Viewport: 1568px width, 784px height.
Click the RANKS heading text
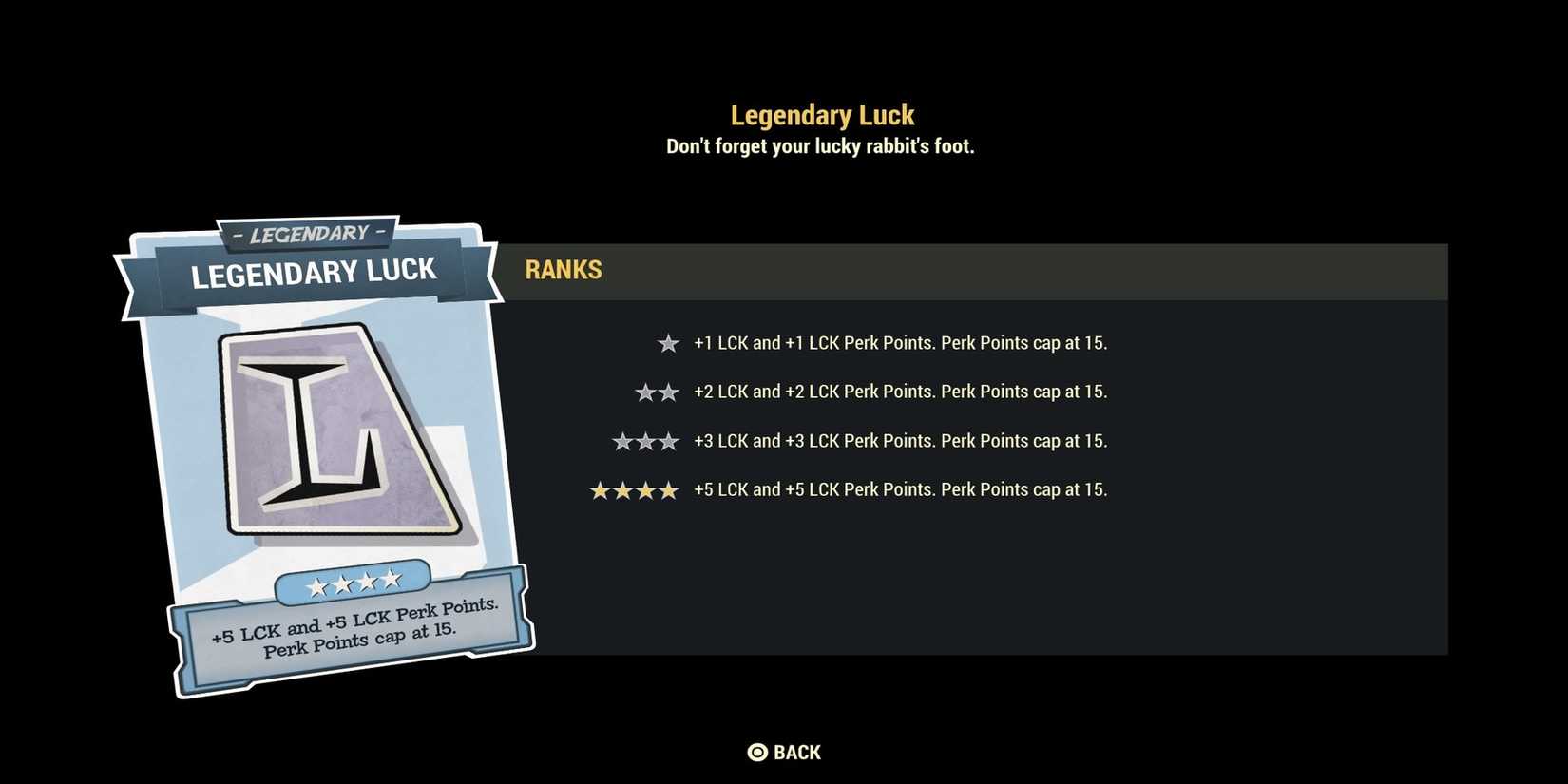point(564,271)
